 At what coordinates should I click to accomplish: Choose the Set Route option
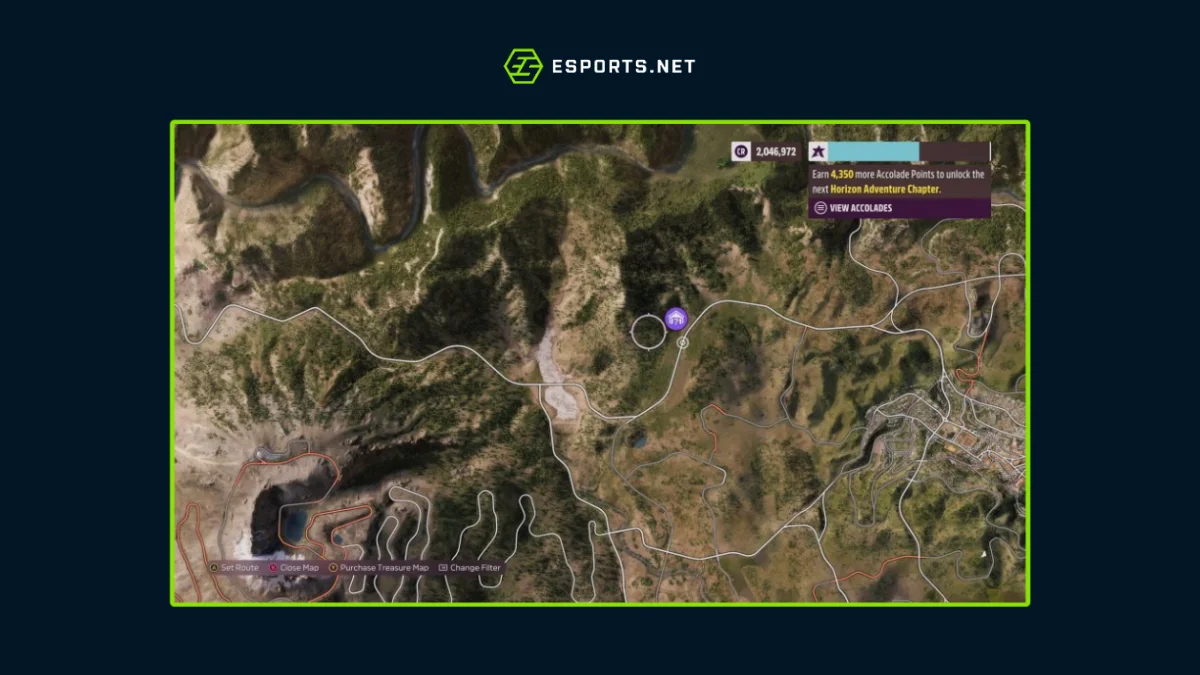(234, 568)
